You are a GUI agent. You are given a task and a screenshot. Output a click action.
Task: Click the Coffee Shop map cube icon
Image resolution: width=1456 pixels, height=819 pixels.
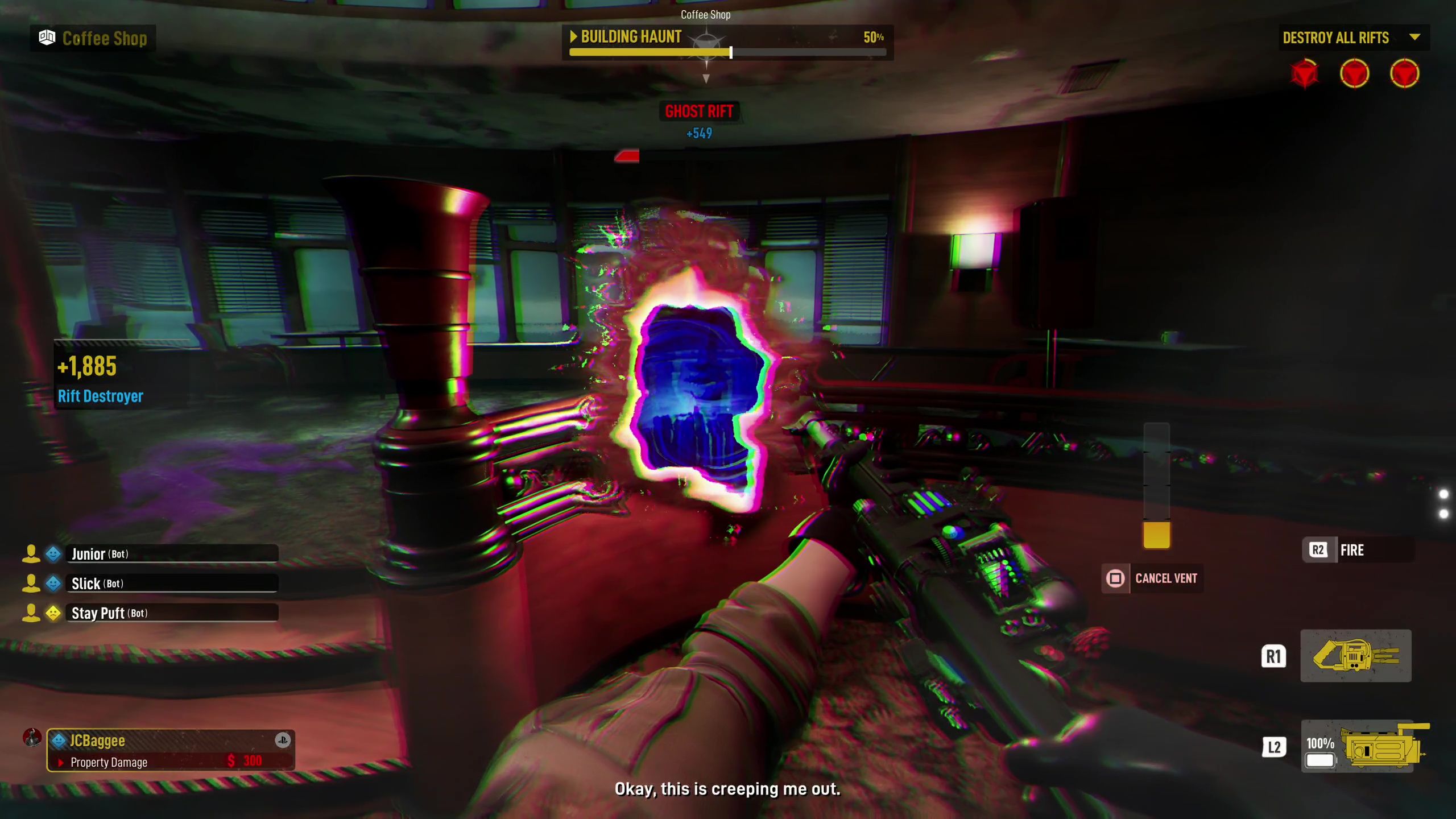click(x=48, y=38)
